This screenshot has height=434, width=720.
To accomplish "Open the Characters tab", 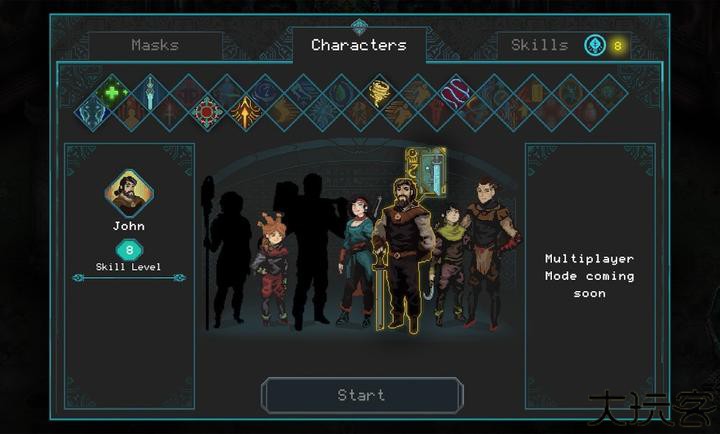I will 358,45.
